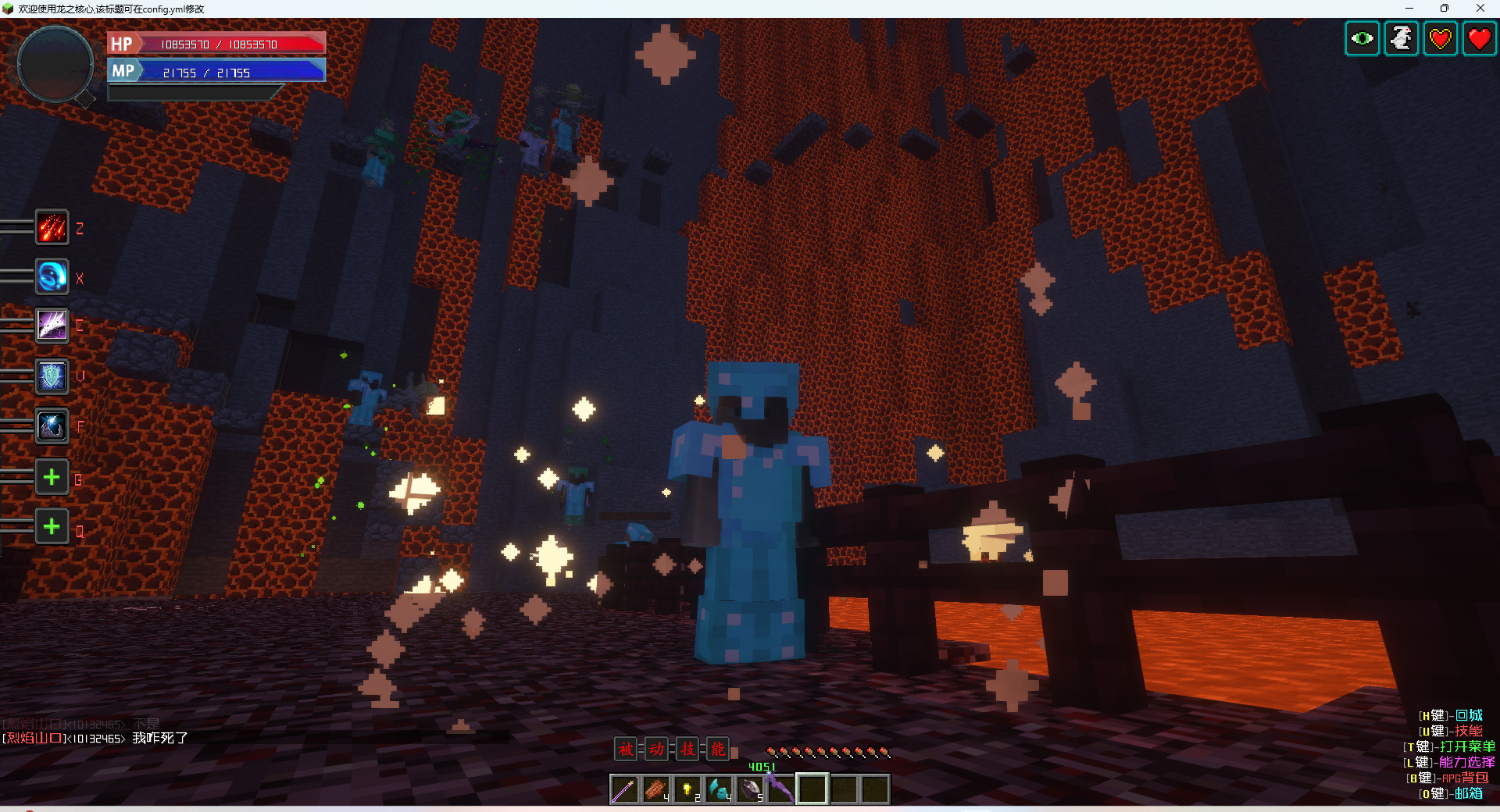This screenshot has width=1500, height=812.
Task: Add a skill to the empty G slot
Action: point(52,477)
